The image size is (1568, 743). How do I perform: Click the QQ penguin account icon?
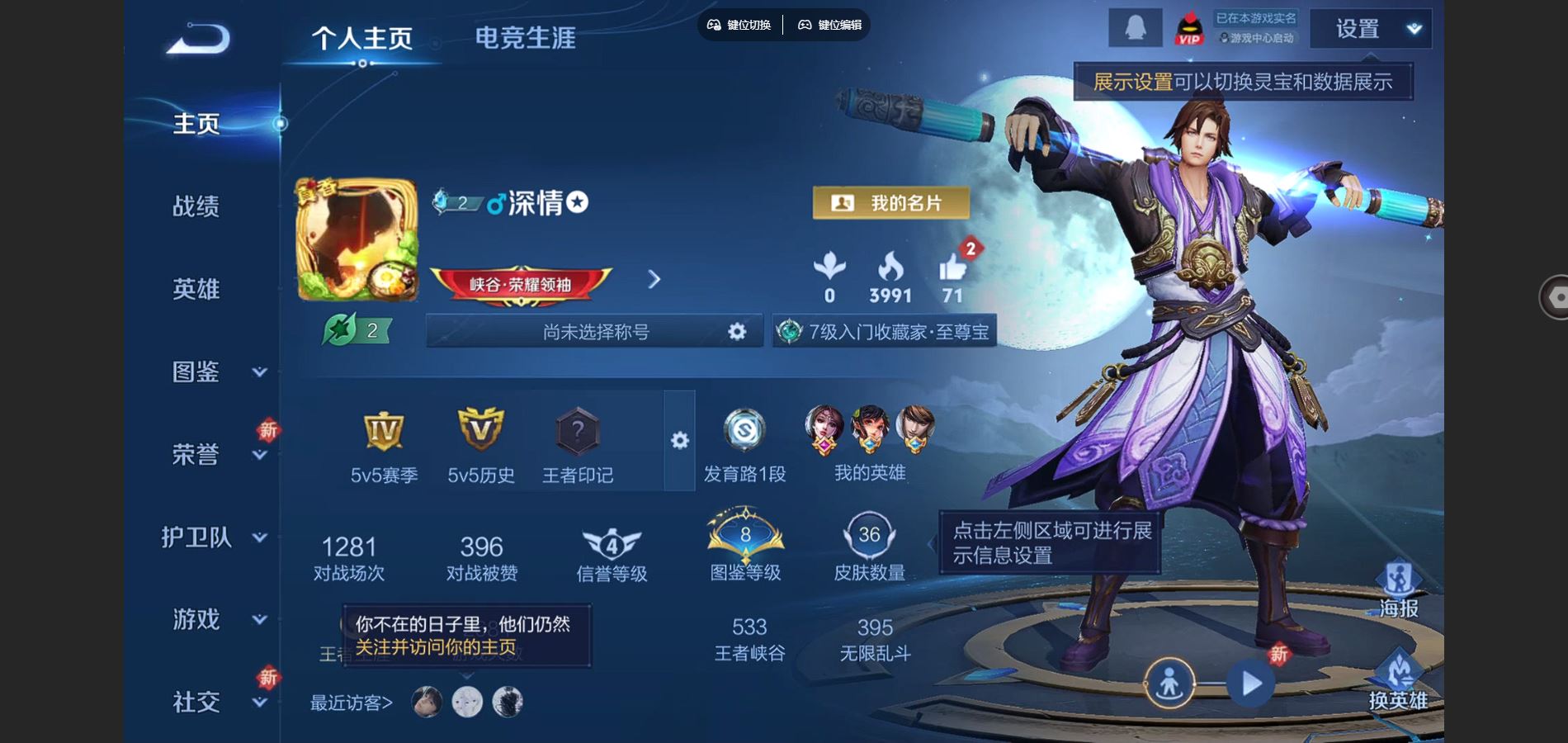1134,29
